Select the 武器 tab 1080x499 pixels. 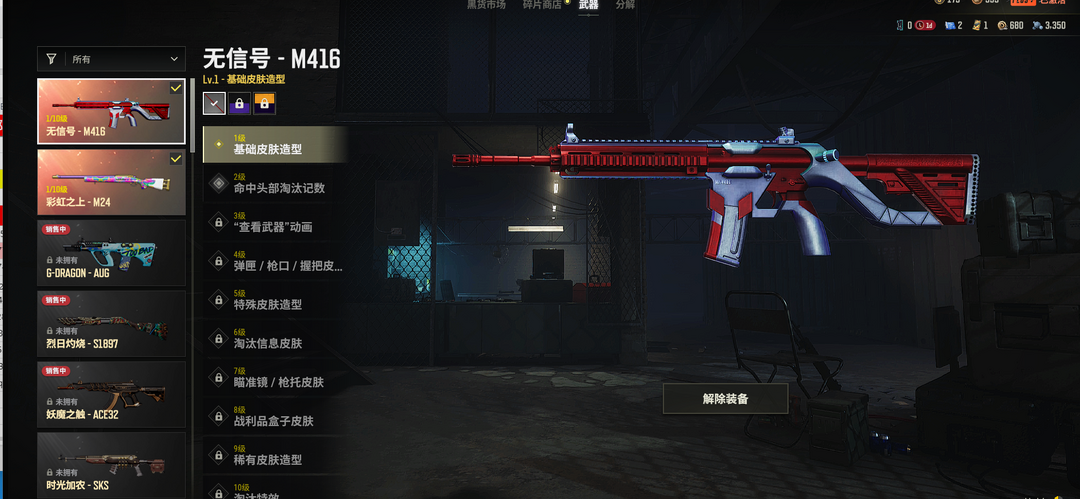tap(588, 5)
